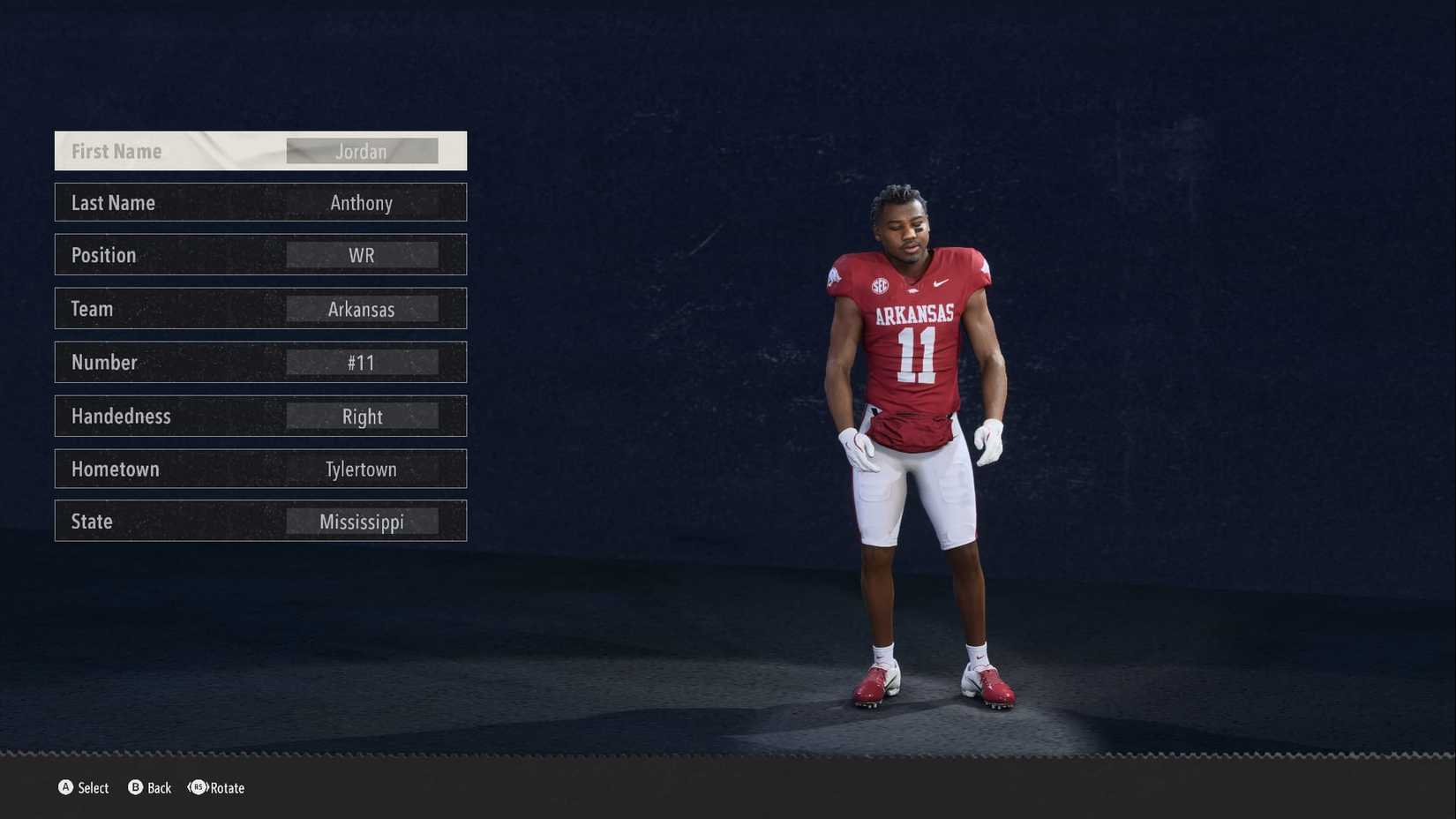Select the Hometown row
This screenshot has height=819, width=1456.
[x=260, y=469]
